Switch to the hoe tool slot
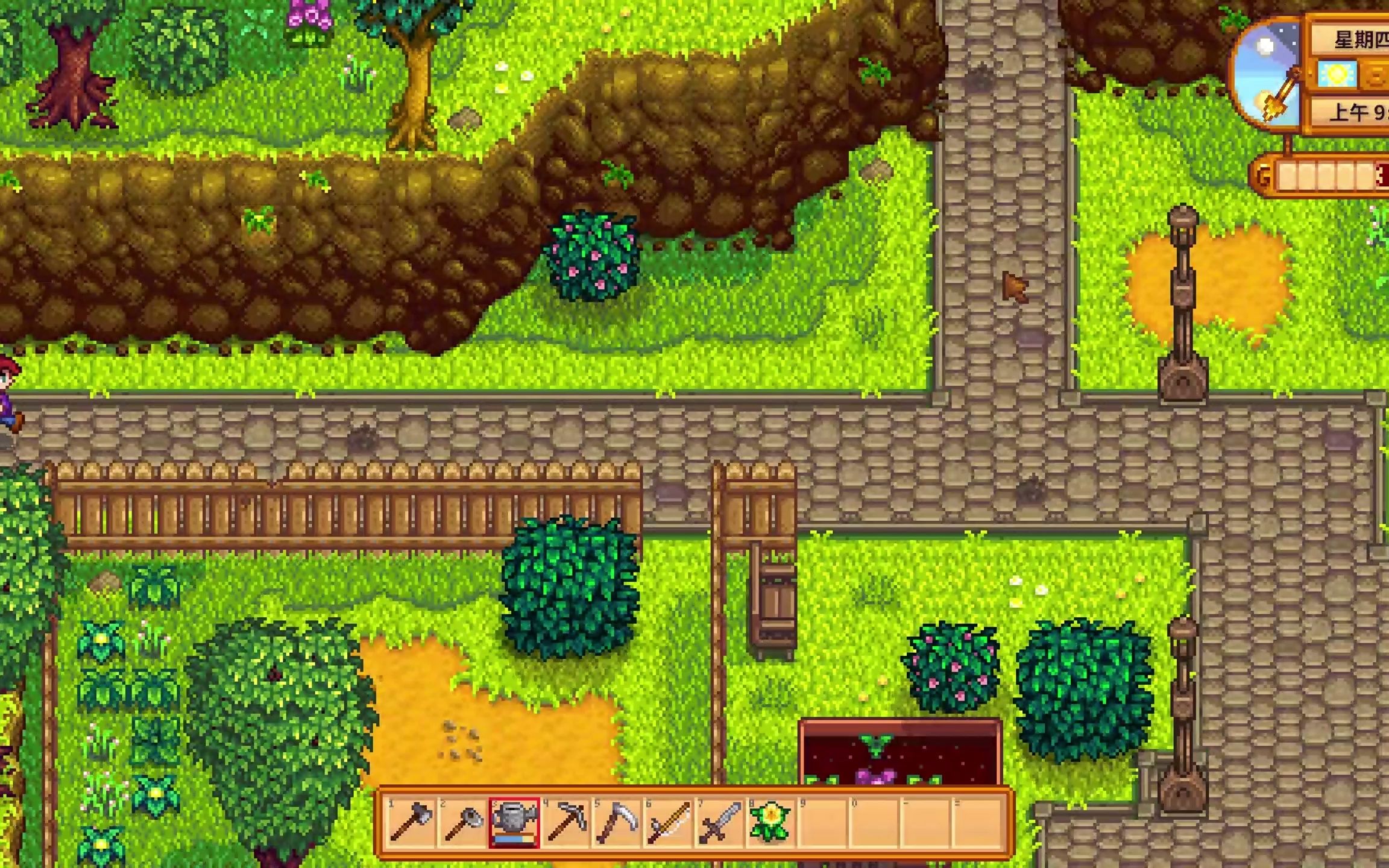The width and height of the screenshot is (1389, 868). (462, 822)
